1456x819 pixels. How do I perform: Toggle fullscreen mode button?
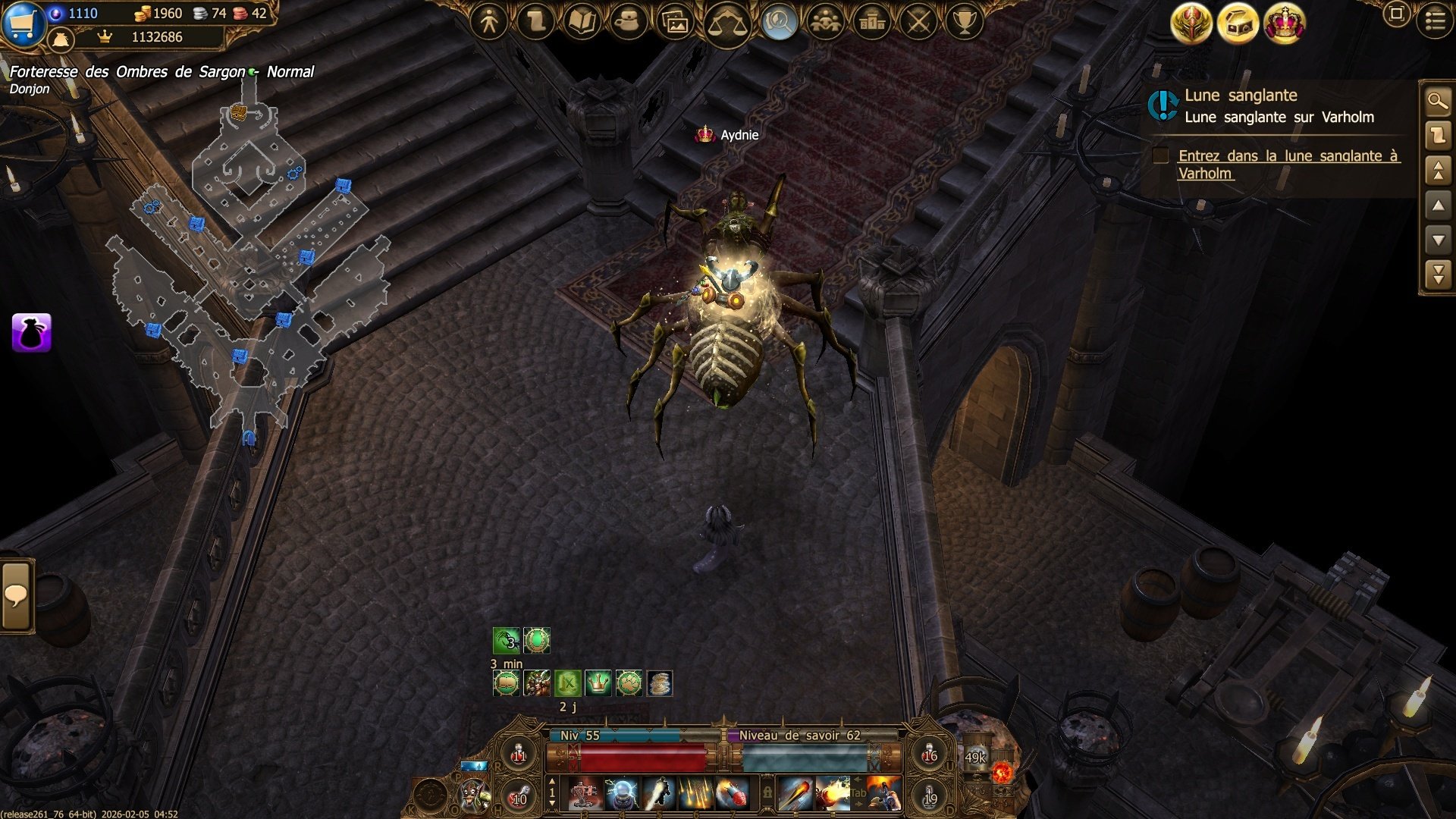coord(1396,14)
